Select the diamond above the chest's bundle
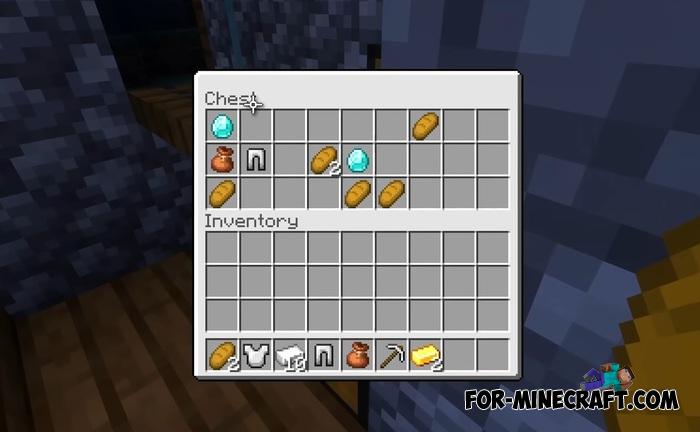This screenshot has height=432, width=700. tap(221, 125)
